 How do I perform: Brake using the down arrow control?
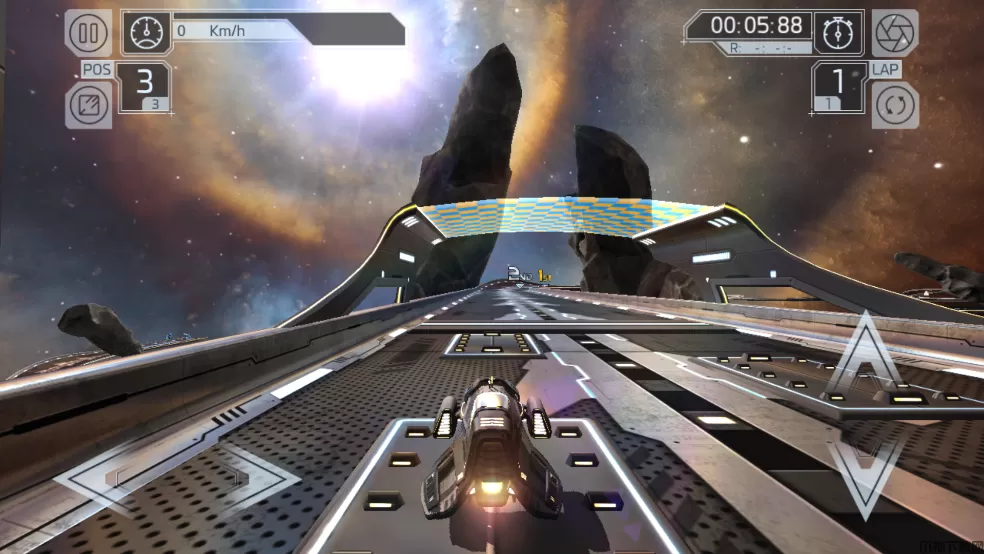(866, 468)
